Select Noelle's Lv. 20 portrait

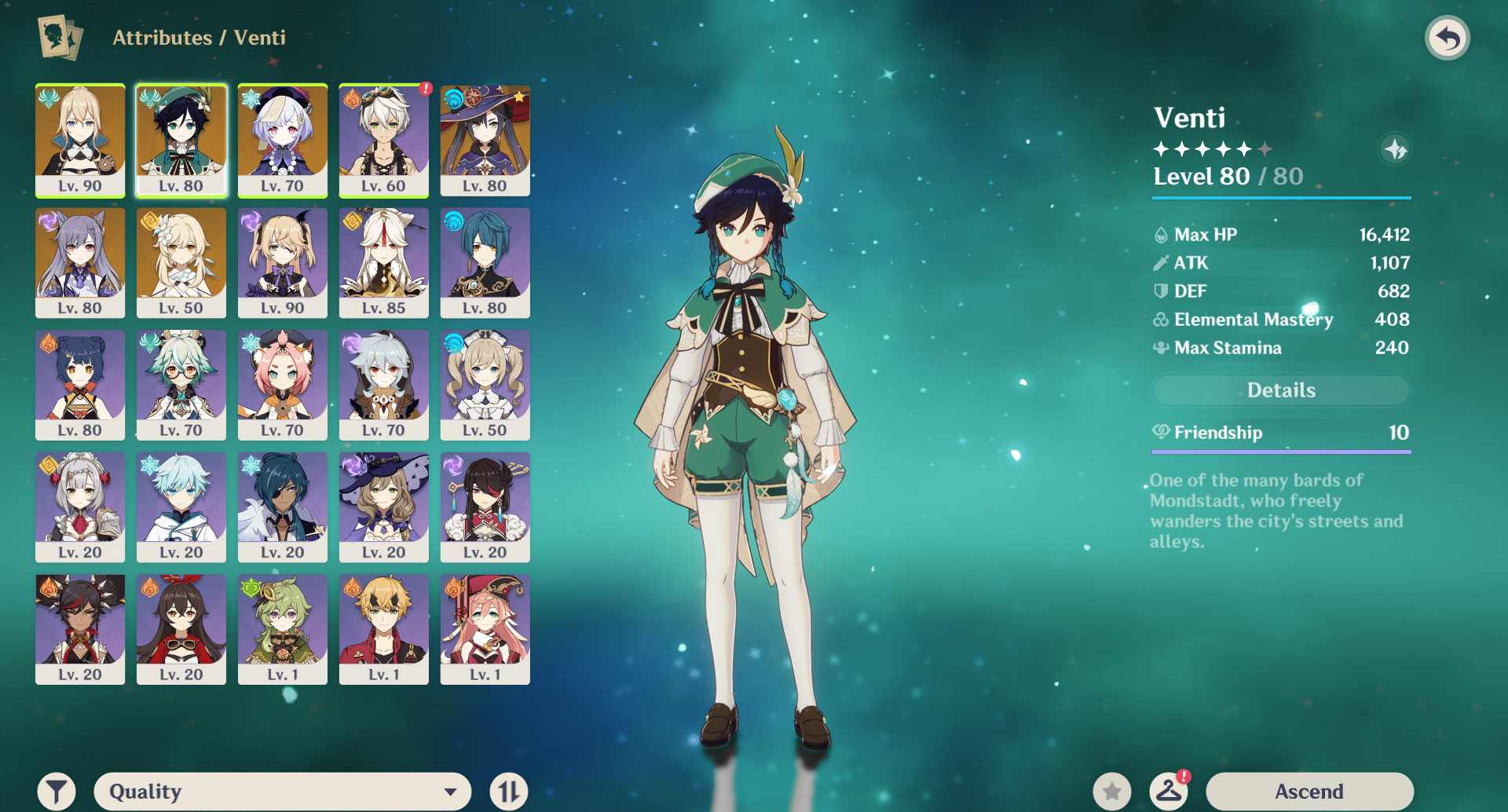(x=80, y=507)
